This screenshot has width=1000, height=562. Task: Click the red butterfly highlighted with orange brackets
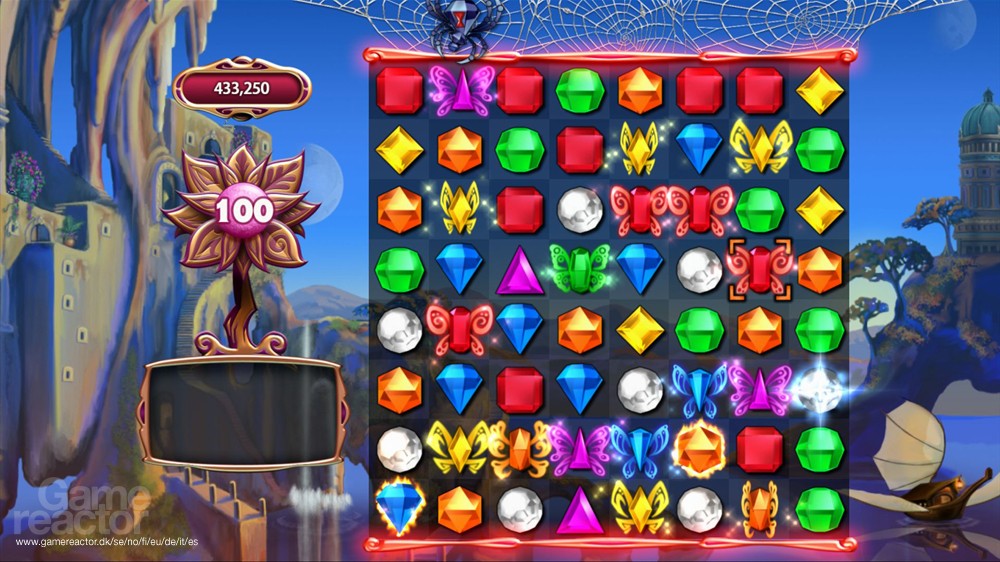coord(760,269)
